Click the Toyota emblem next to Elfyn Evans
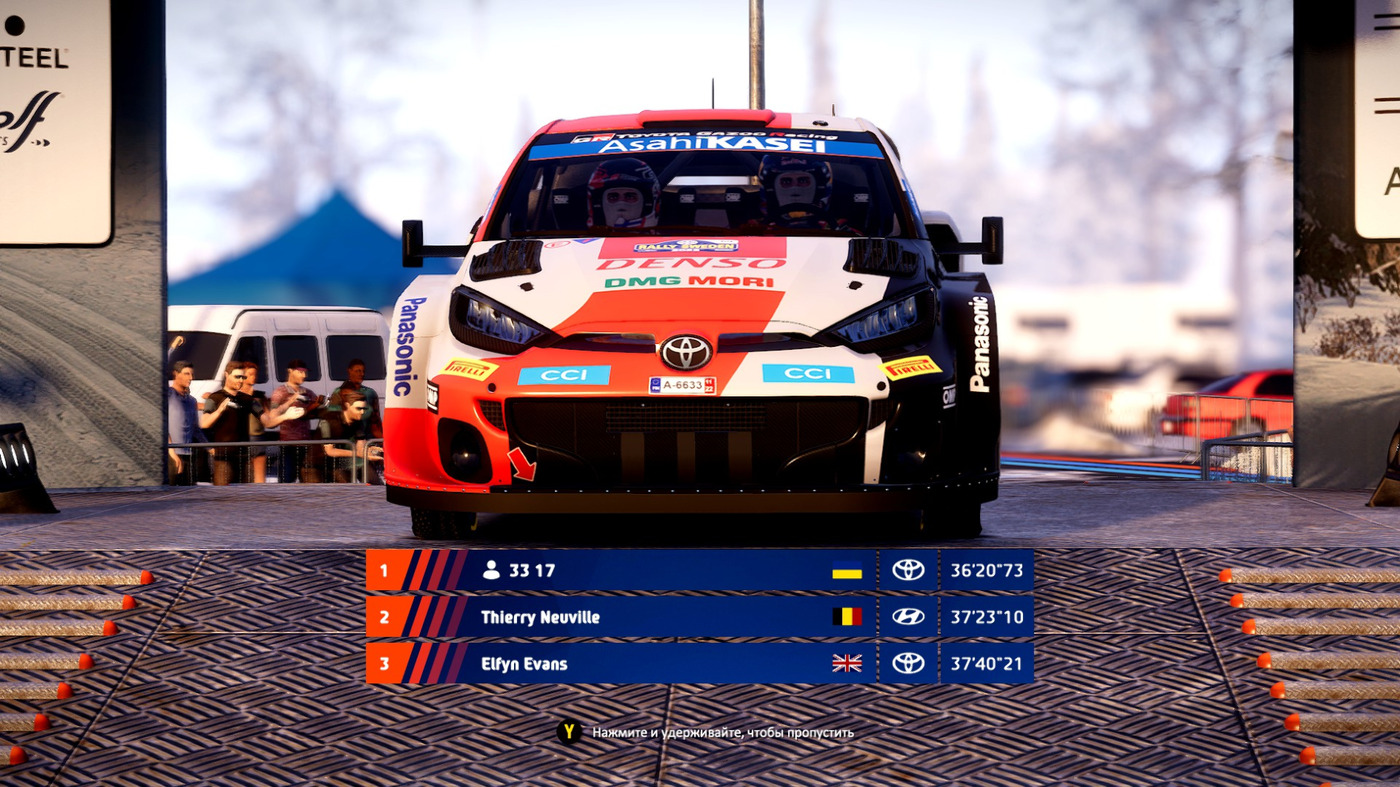 pyautogui.click(x=906, y=663)
